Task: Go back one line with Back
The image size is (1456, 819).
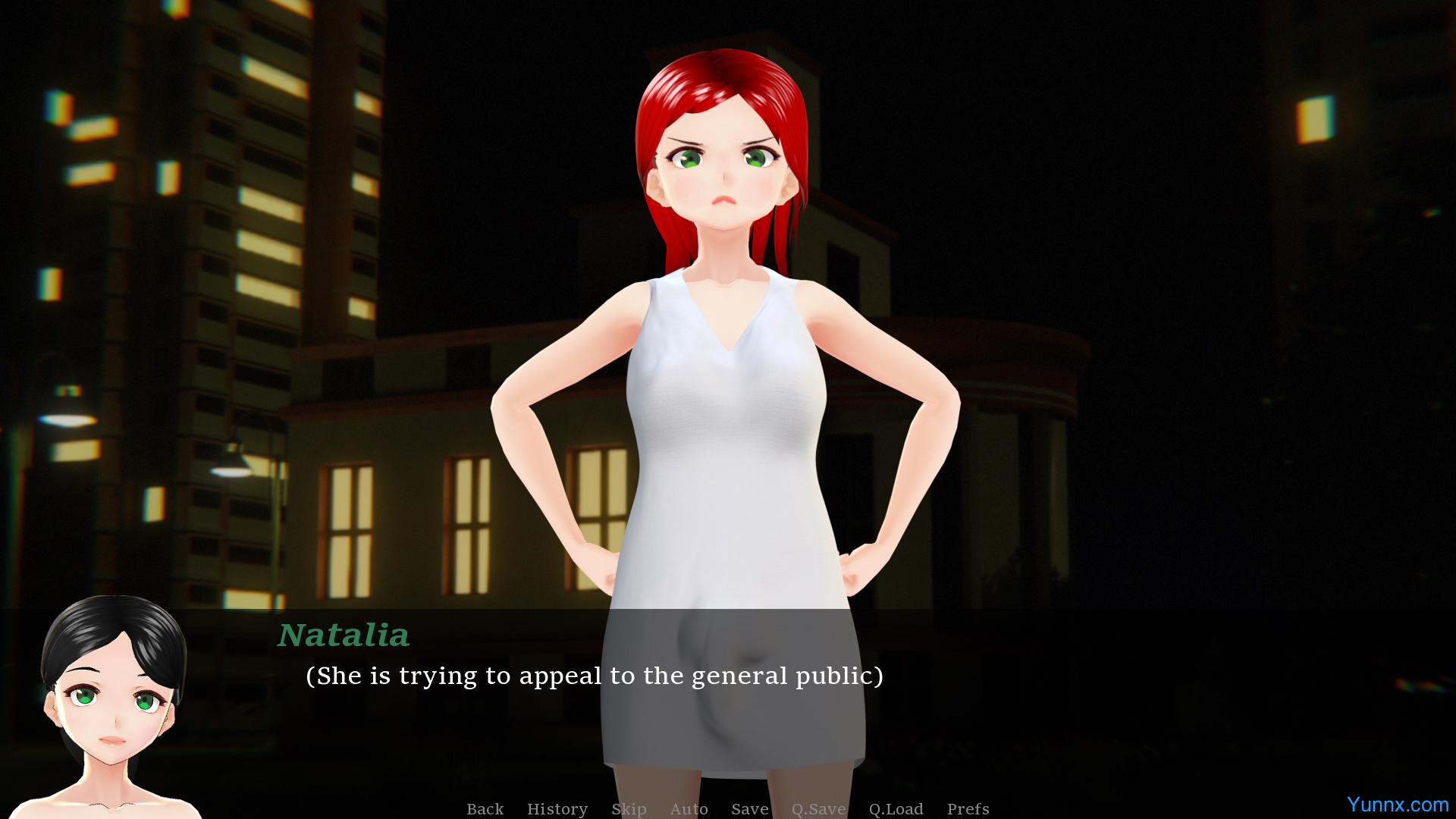Action: click(485, 808)
